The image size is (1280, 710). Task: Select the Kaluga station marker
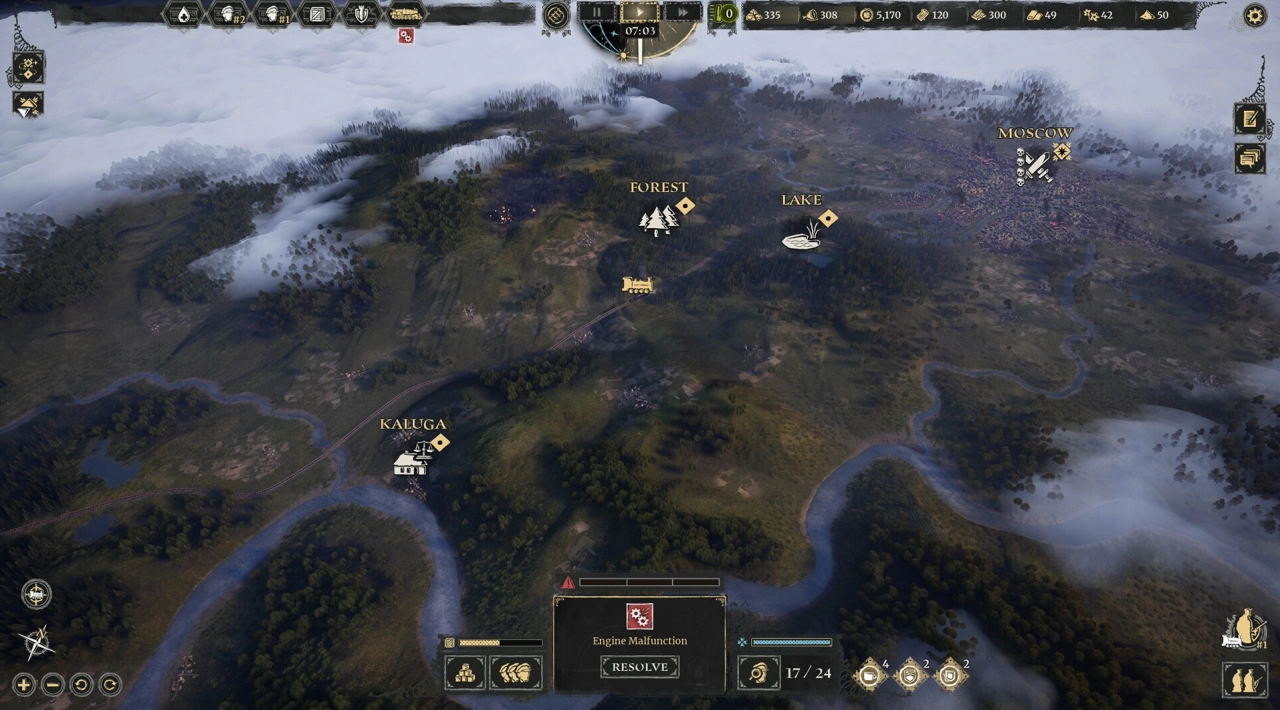[412, 461]
